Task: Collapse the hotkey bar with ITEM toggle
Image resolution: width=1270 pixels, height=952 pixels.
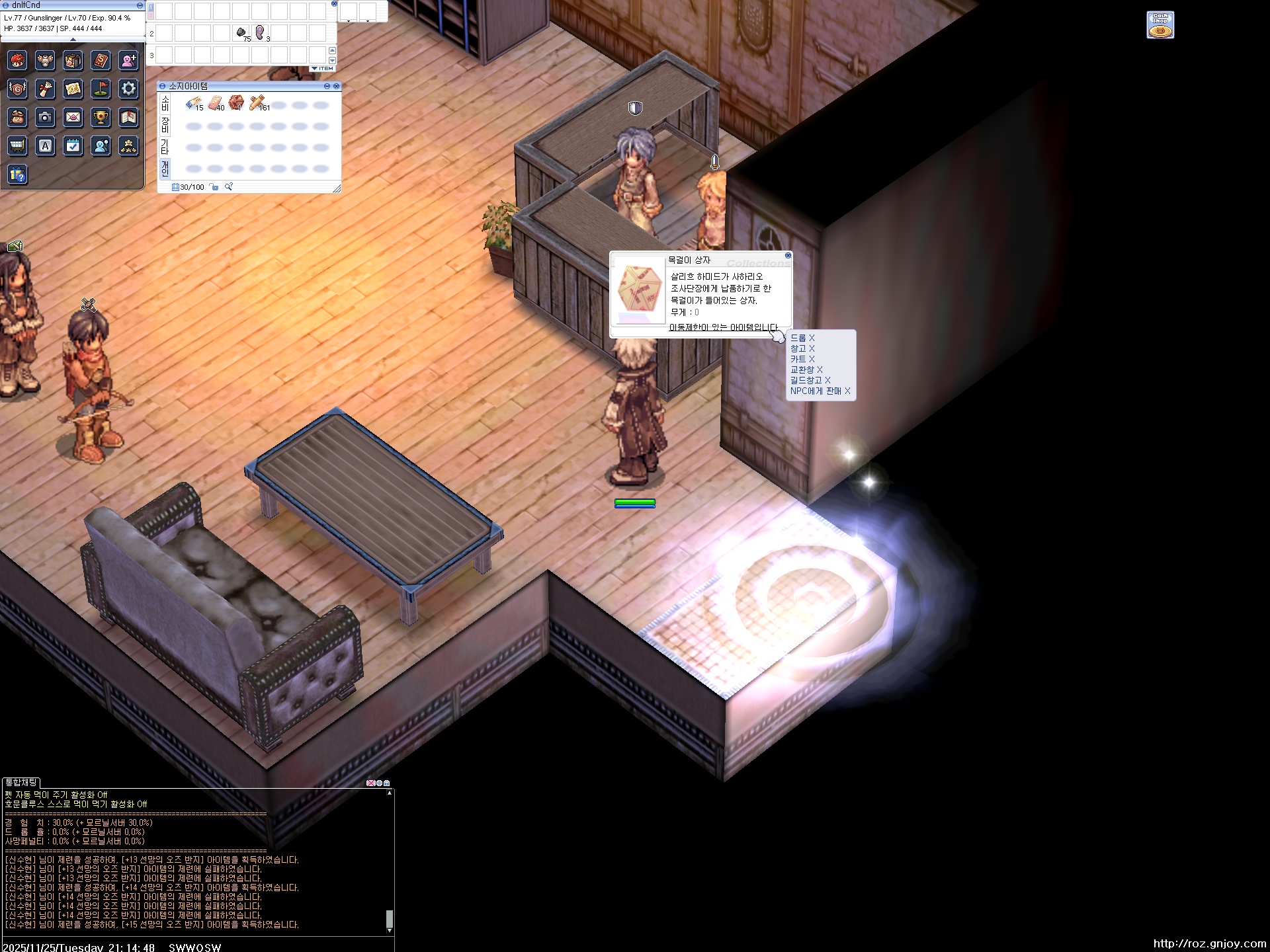Action: click(323, 69)
